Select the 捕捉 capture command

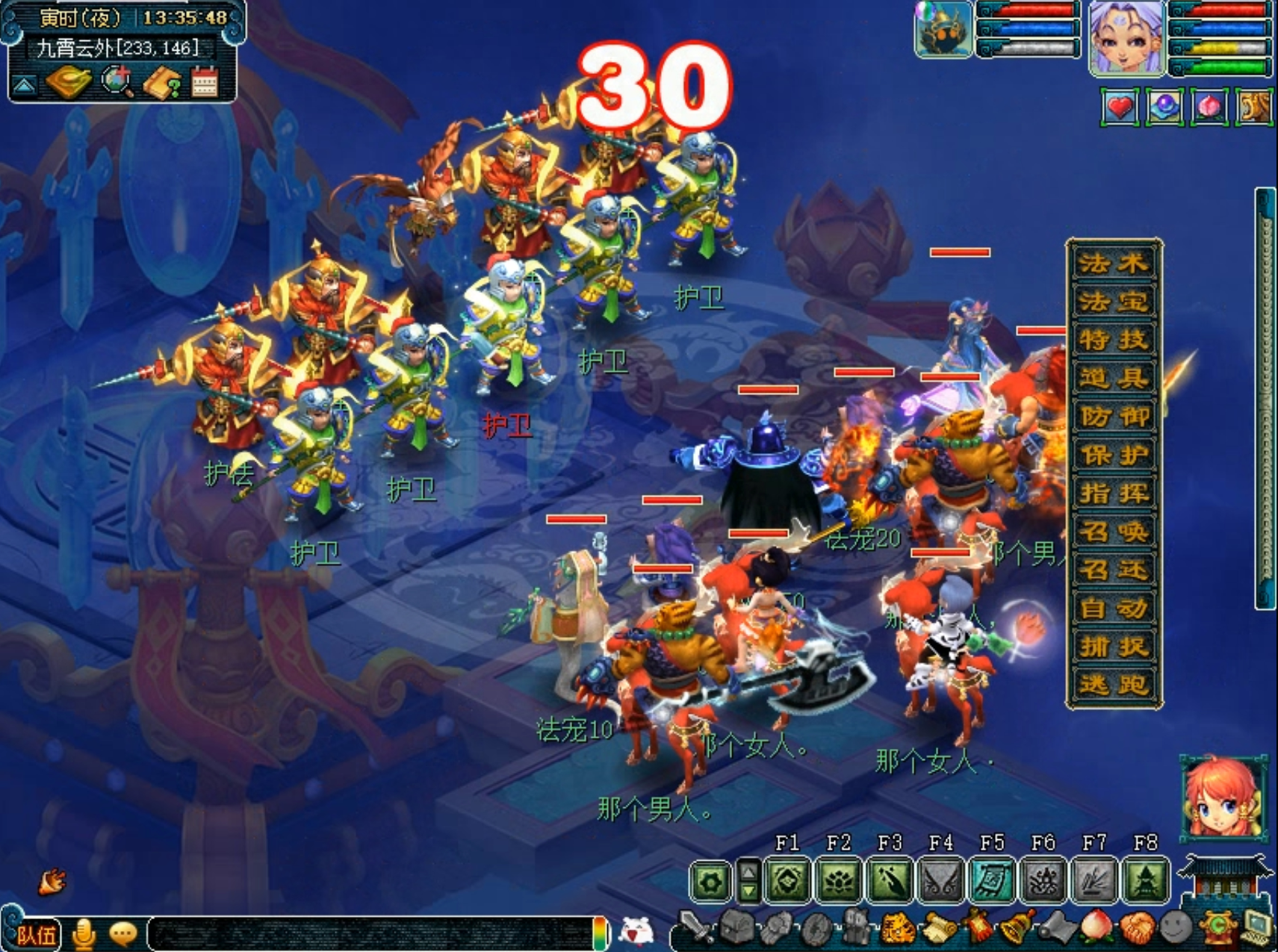click(x=1113, y=647)
